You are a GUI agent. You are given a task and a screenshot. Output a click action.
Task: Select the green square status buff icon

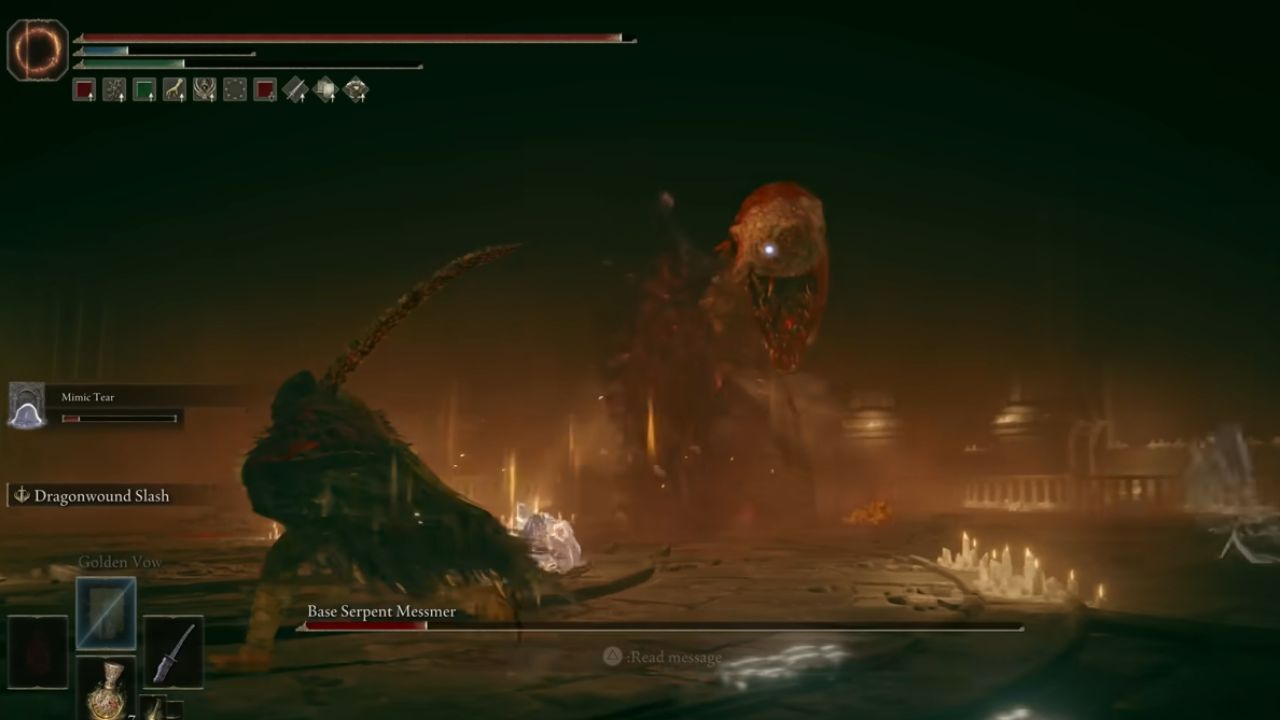pos(145,89)
